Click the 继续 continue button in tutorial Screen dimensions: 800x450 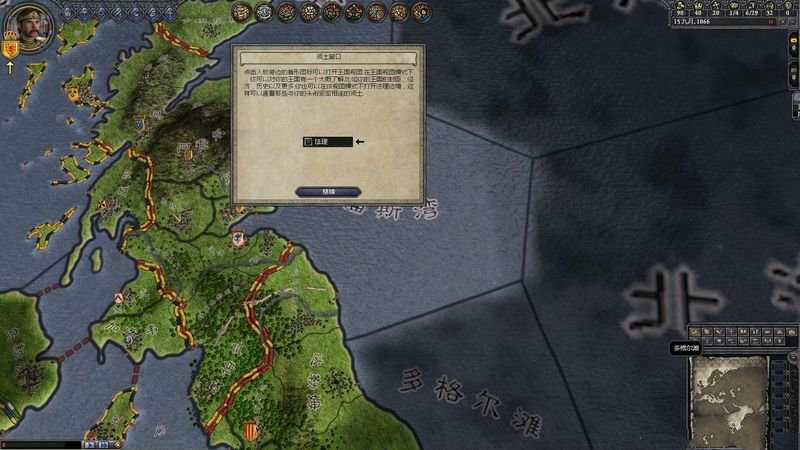pyautogui.click(x=328, y=191)
